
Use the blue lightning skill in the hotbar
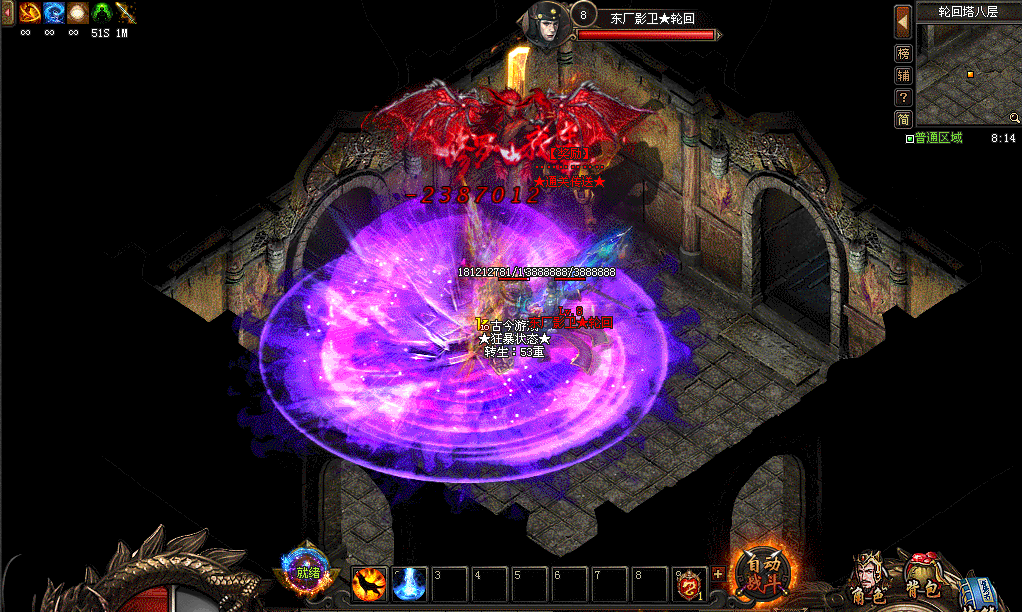(x=409, y=584)
